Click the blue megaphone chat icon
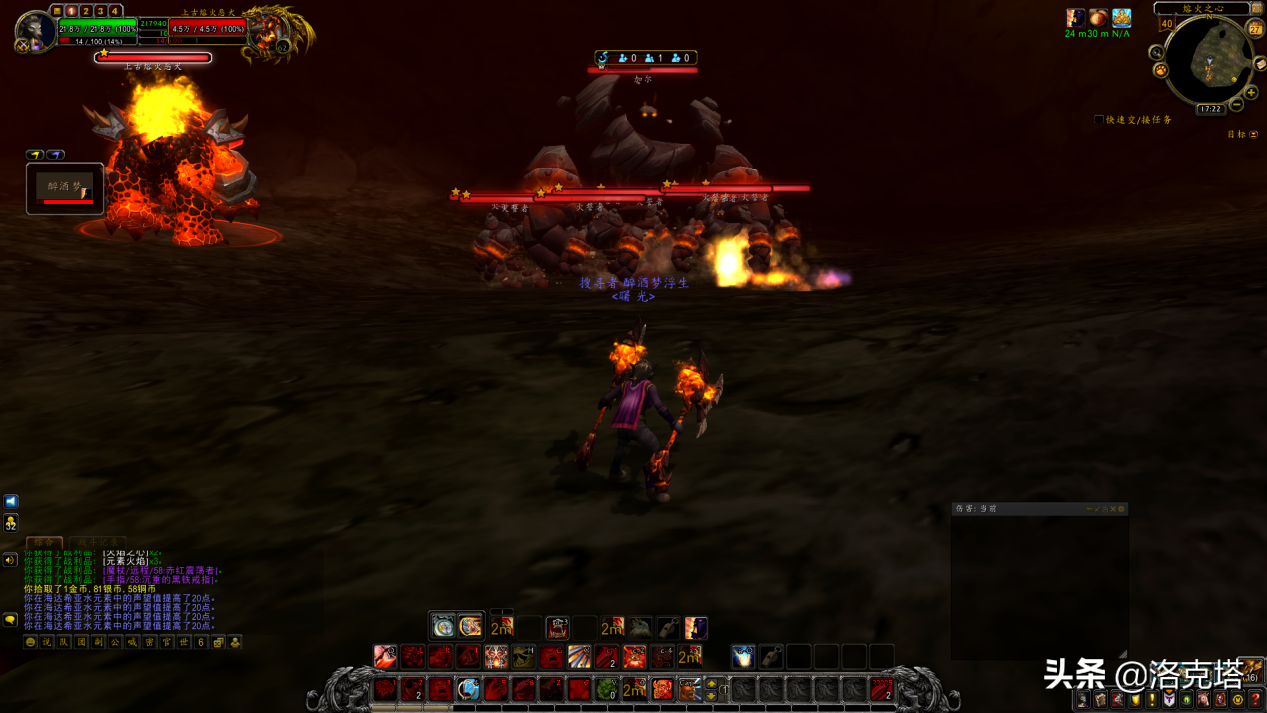The width and height of the screenshot is (1267, 713). pyautogui.click(x=11, y=501)
